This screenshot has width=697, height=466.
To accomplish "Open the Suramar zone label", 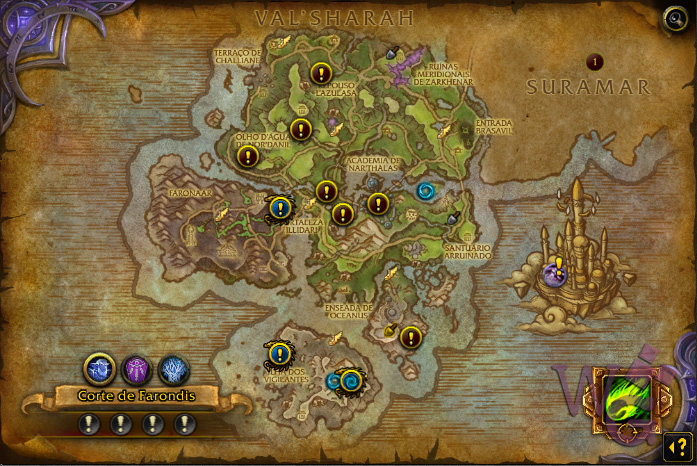I will point(588,86).
